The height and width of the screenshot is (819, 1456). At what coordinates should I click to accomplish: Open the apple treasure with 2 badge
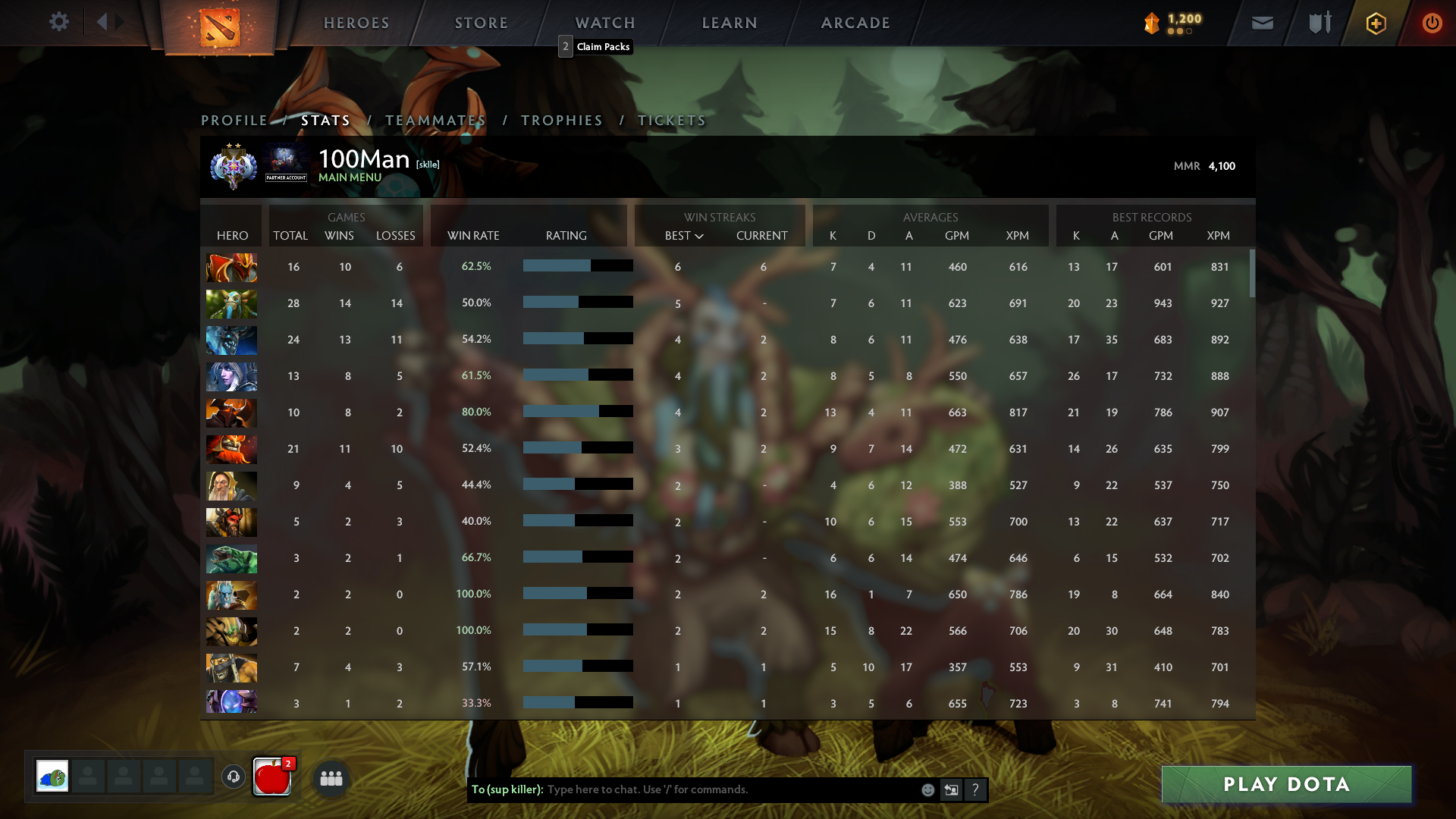click(x=271, y=777)
